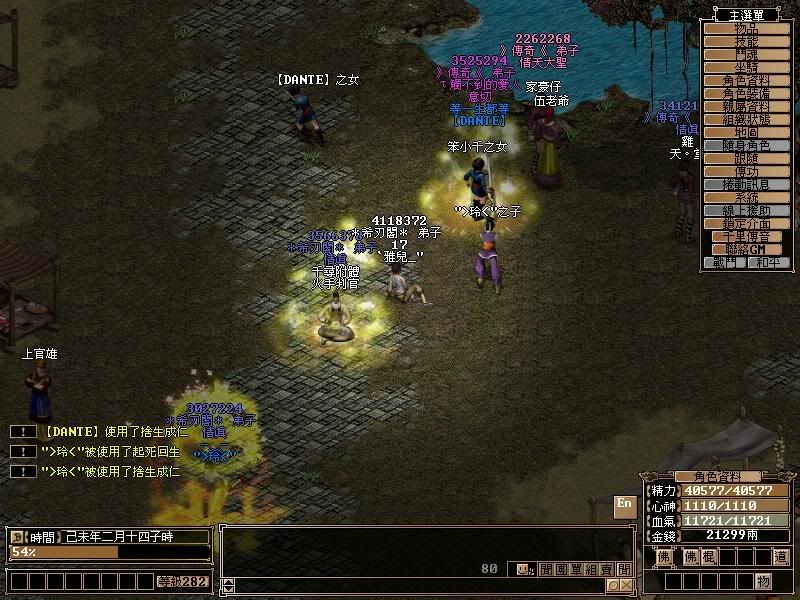
Task: Select the 跟隨 follow menu entry
Action: click(x=747, y=158)
